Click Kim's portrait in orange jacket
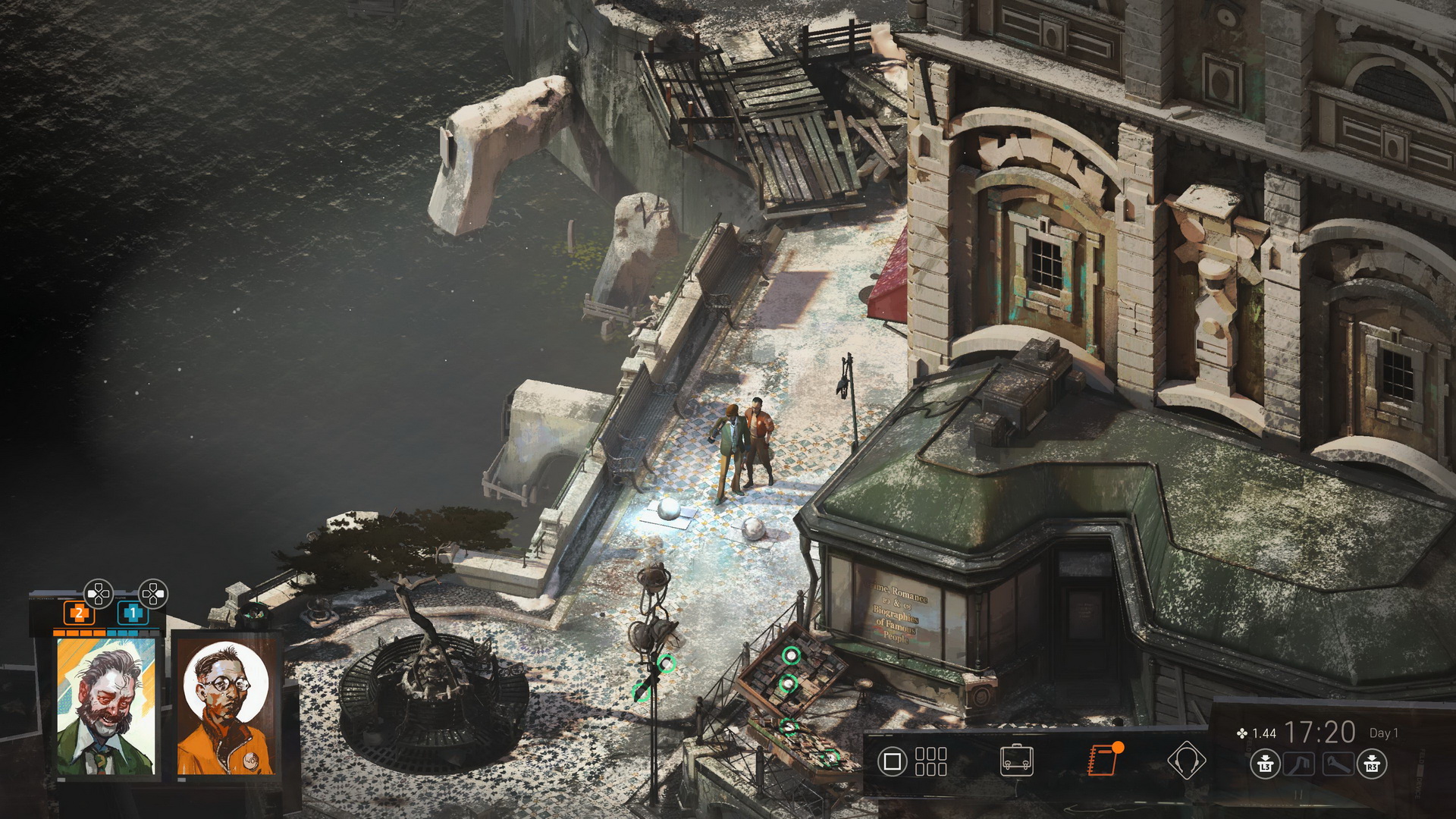 coord(225,707)
